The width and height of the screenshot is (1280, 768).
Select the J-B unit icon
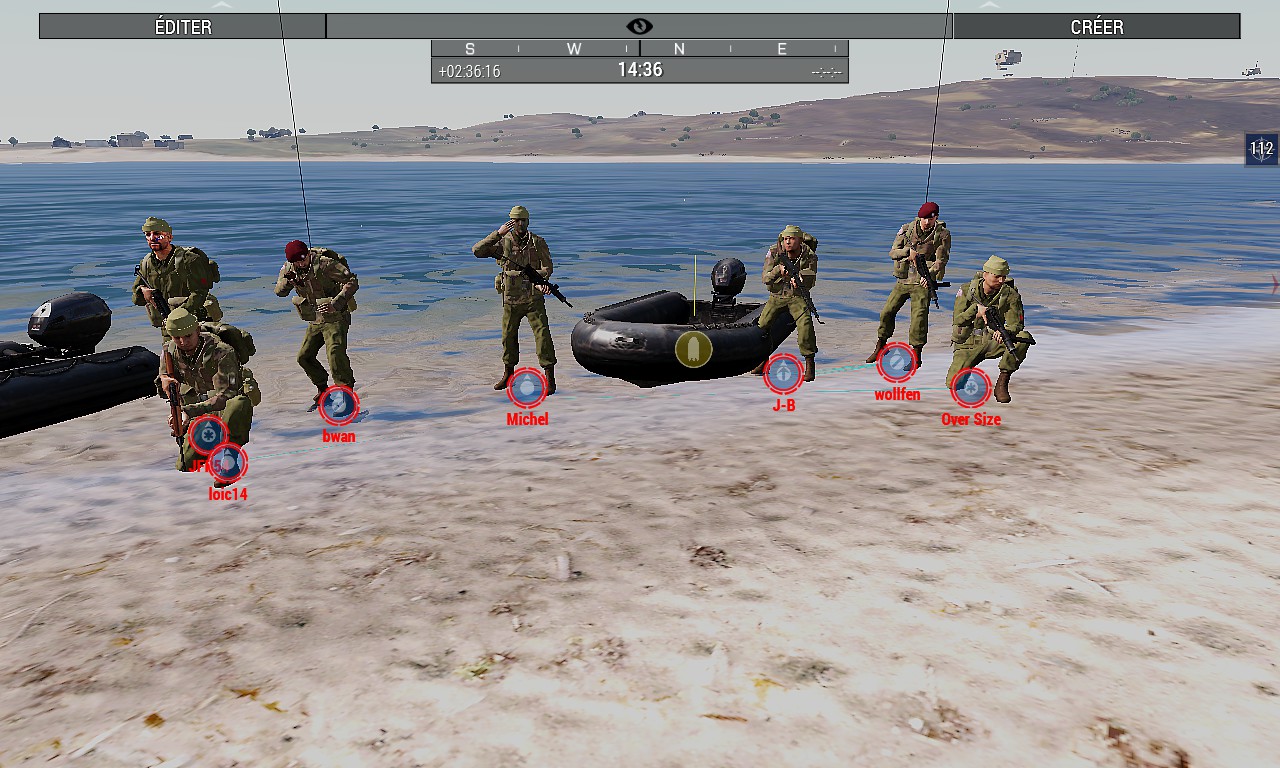(783, 373)
